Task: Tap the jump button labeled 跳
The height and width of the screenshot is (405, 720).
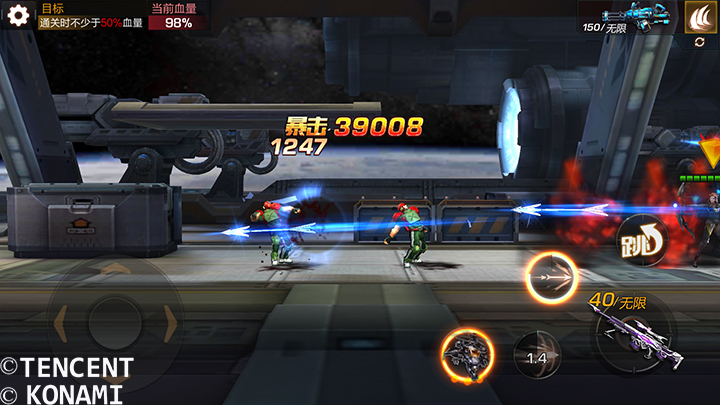Action: (641, 239)
